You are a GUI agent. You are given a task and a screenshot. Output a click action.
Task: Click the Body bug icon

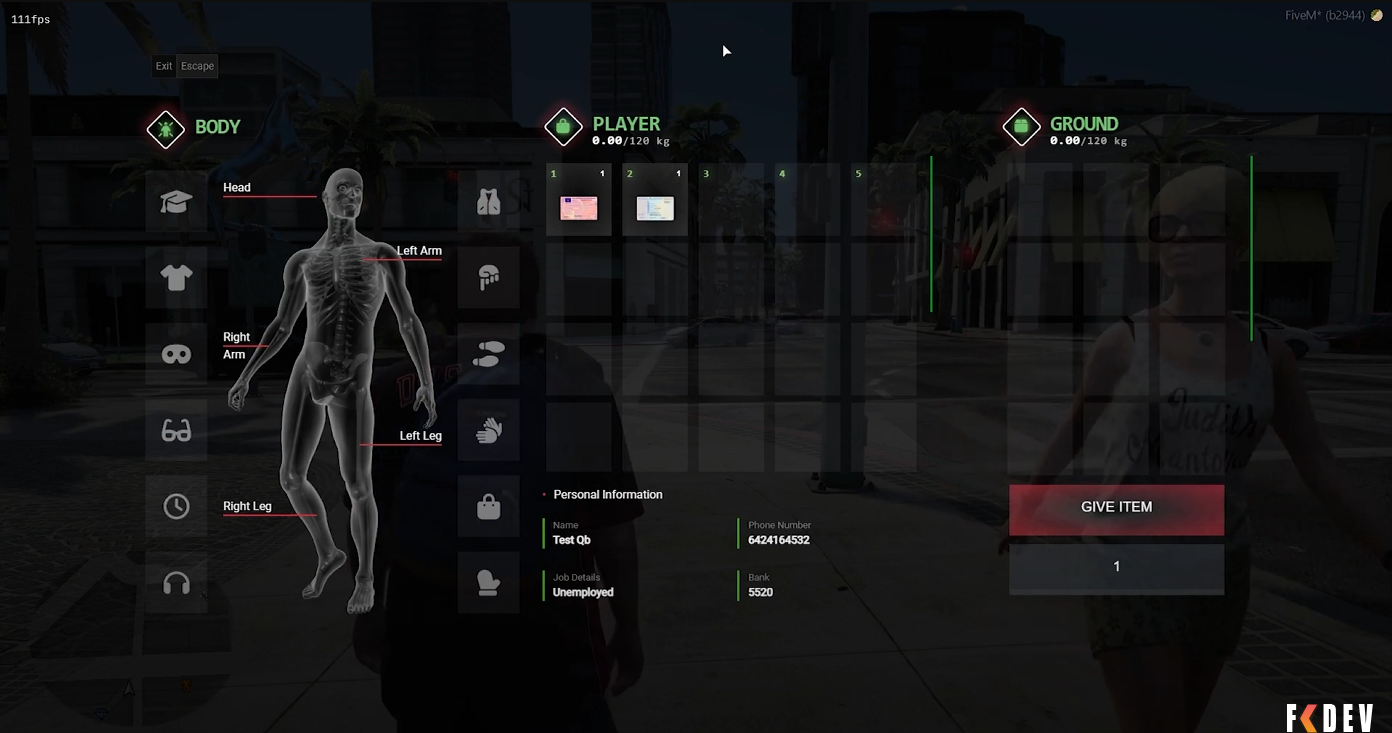(x=165, y=129)
